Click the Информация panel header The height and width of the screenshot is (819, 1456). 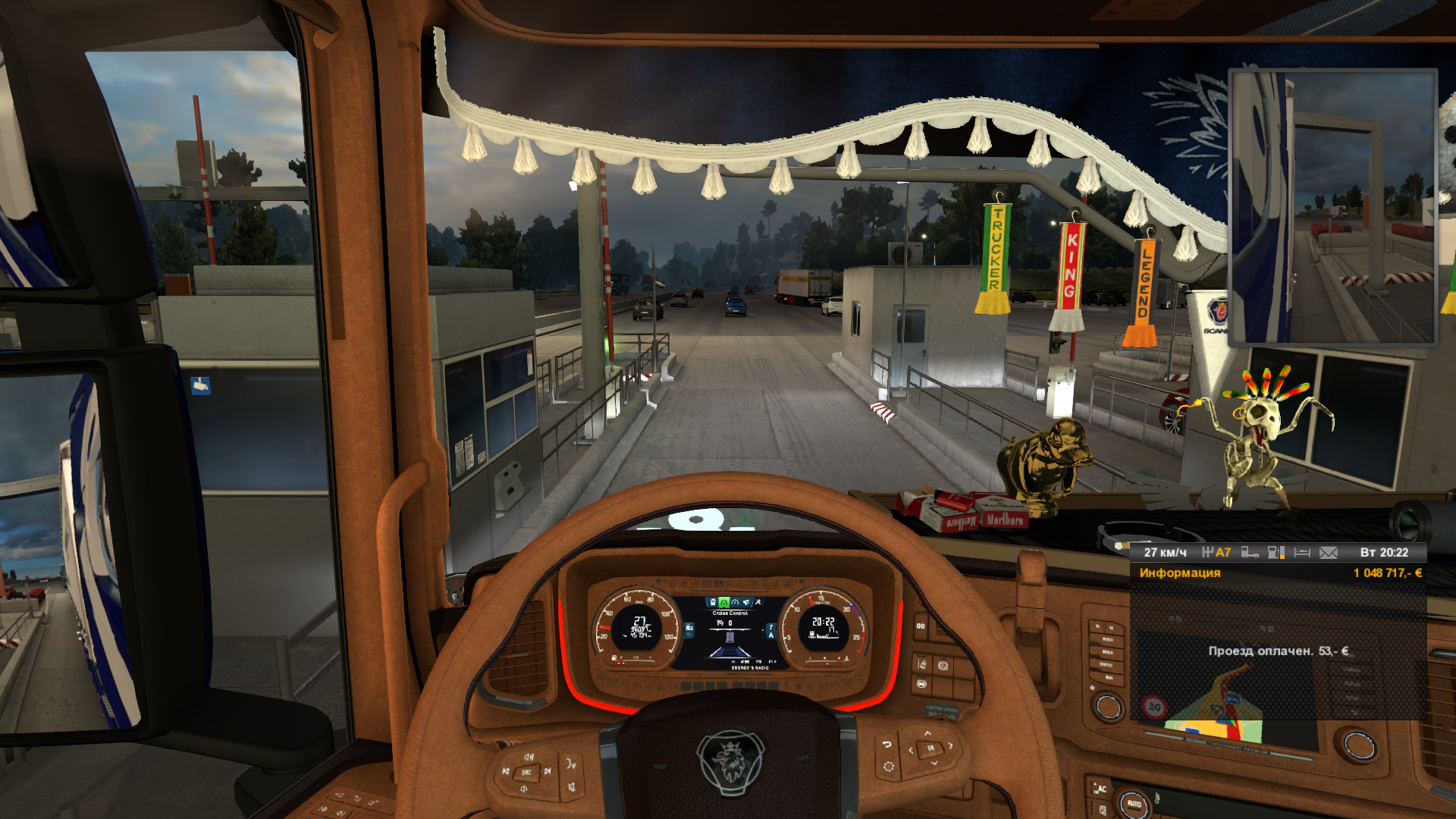click(x=1180, y=573)
